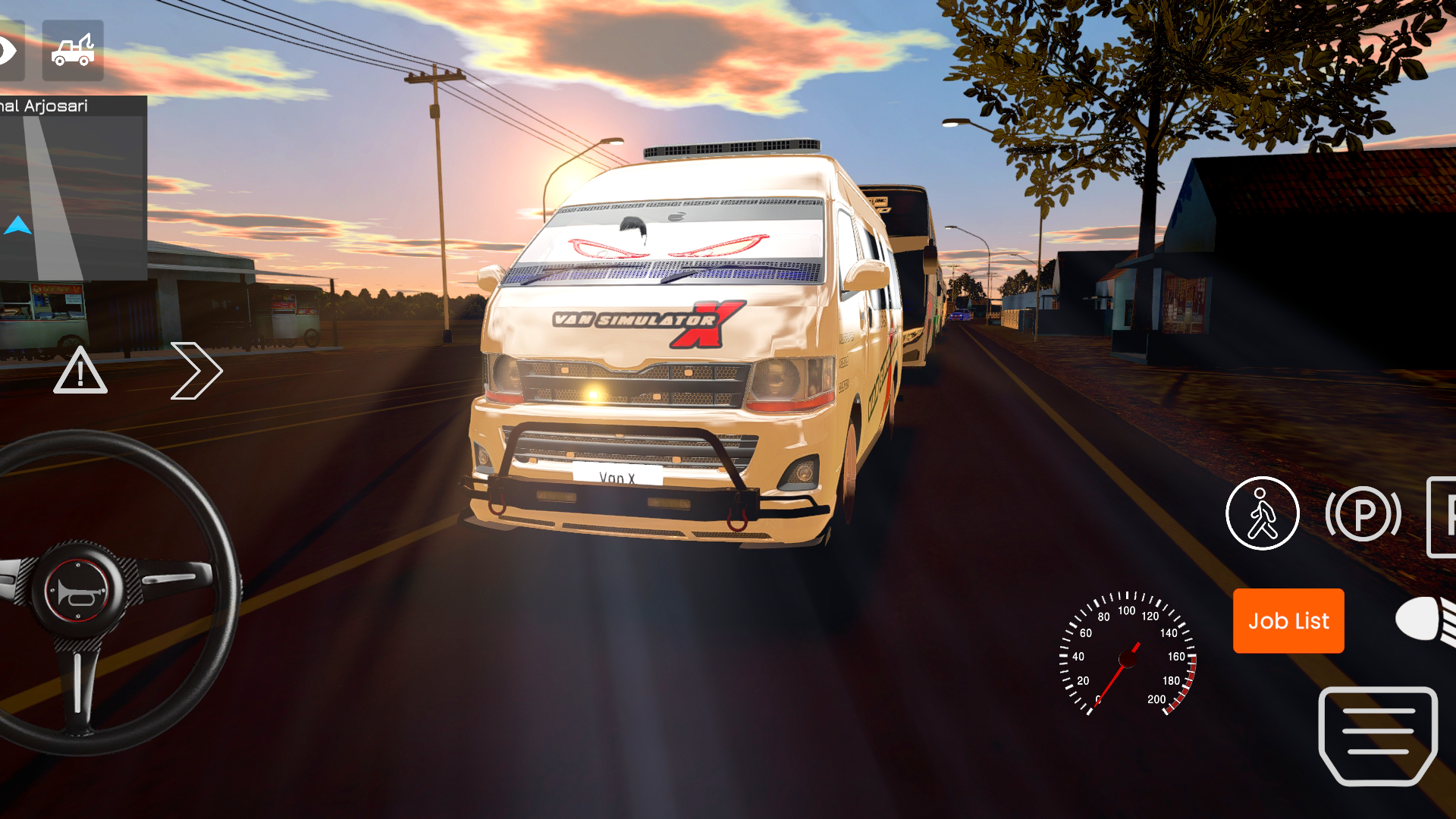Open the Job List
1456x819 pixels.
click(1288, 621)
